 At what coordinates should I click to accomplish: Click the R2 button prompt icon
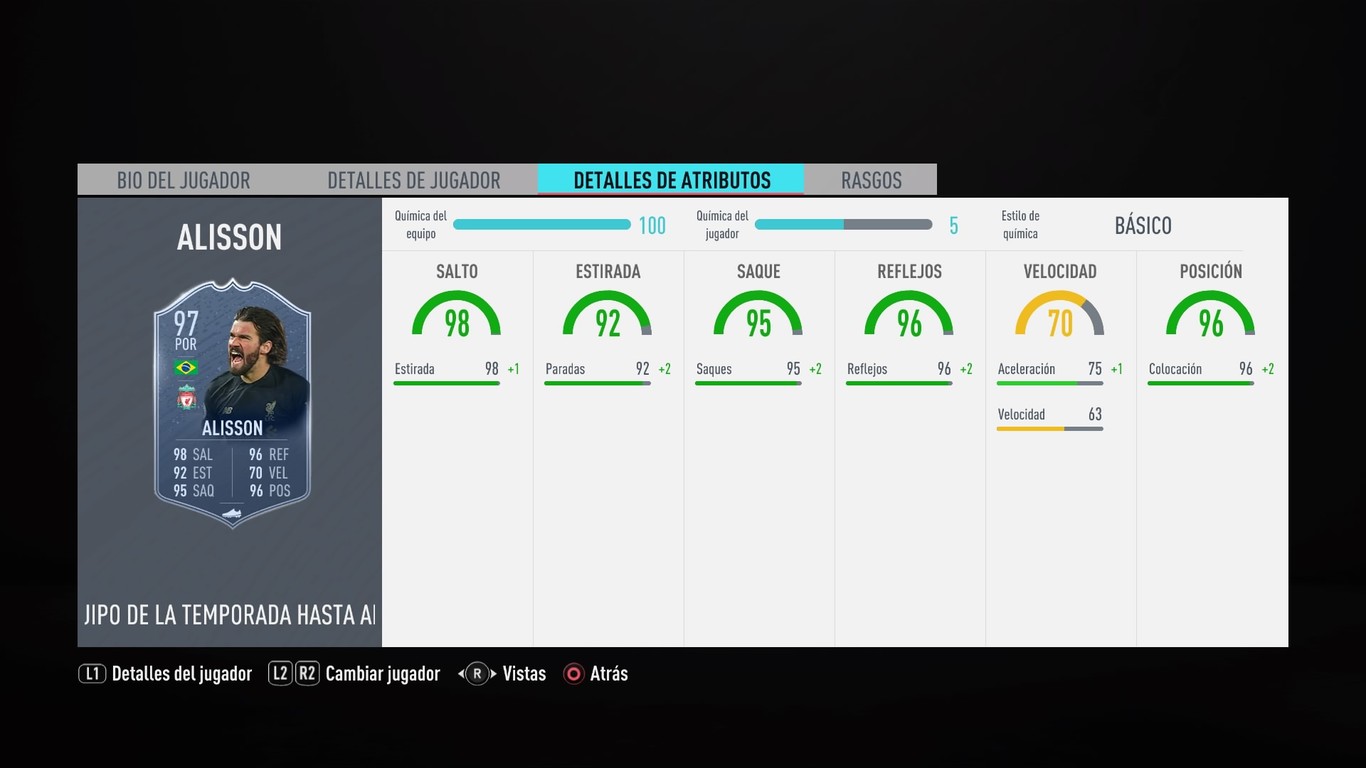pos(308,673)
